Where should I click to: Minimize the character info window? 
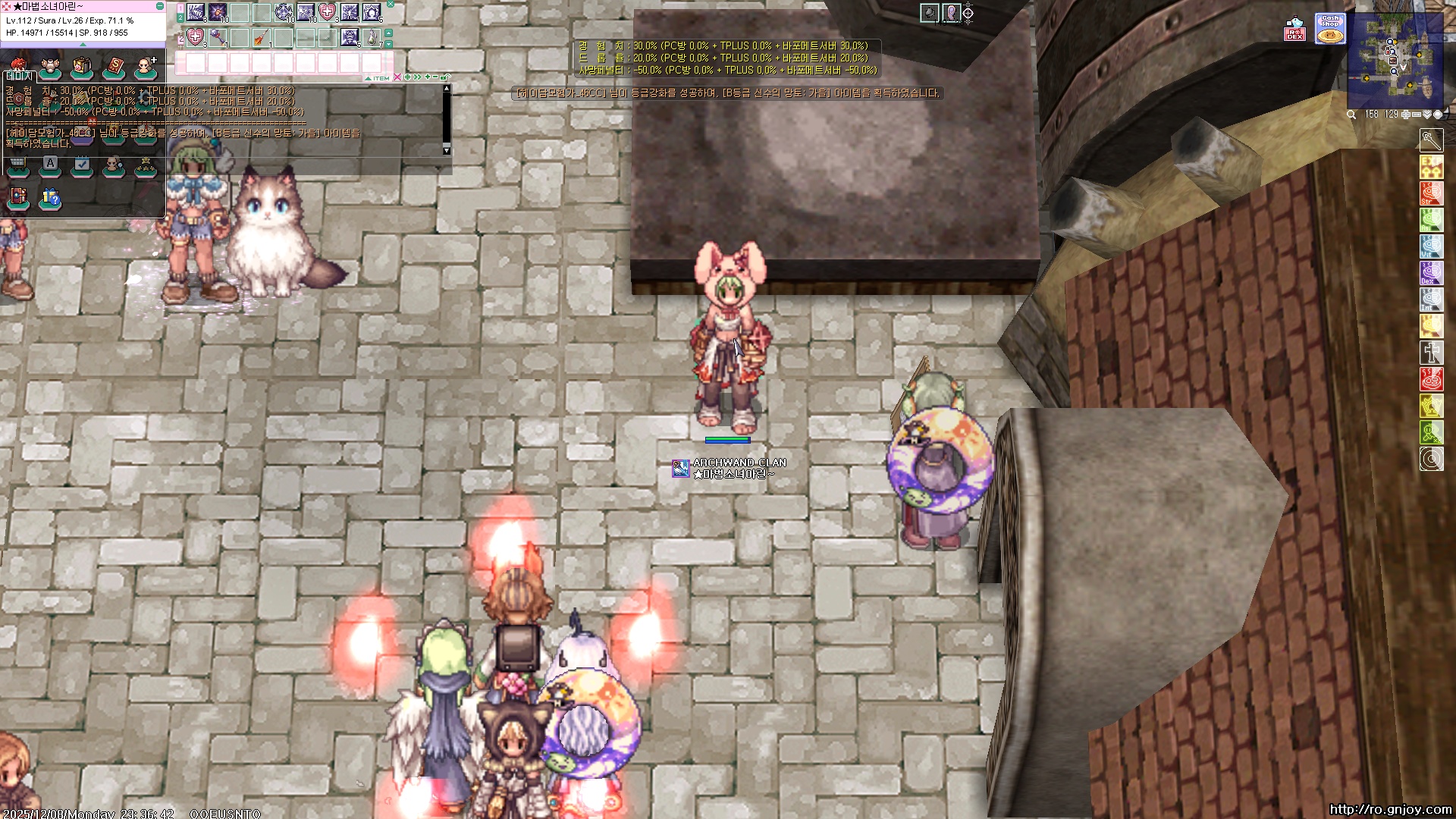(x=160, y=6)
